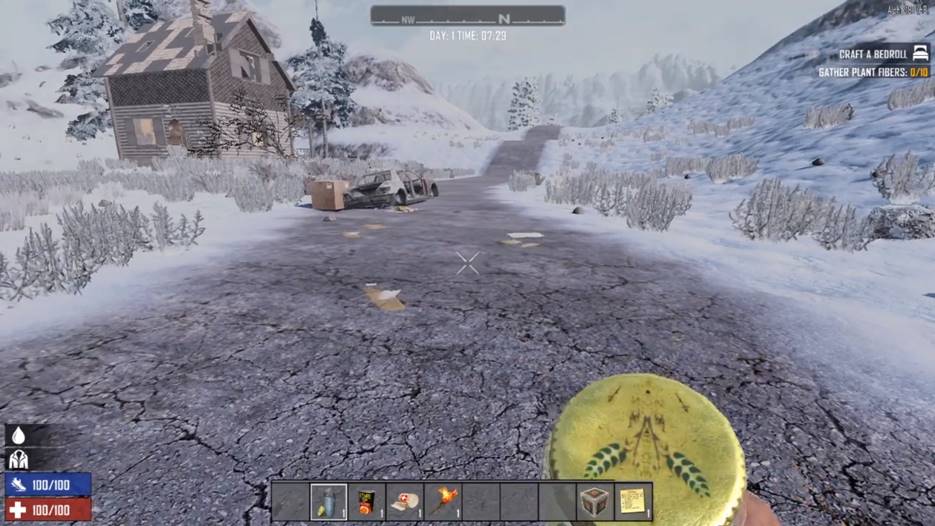The height and width of the screenshot is (526, 935).
Task: Click the compass bar at the top
Action: 467,16
